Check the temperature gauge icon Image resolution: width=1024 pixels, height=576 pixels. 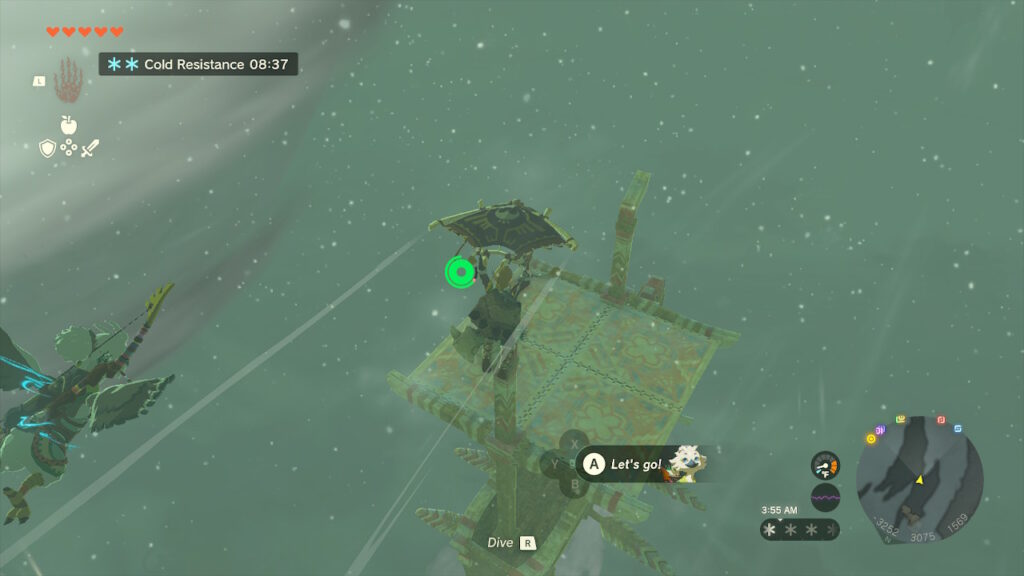click(x=825, y=465)
